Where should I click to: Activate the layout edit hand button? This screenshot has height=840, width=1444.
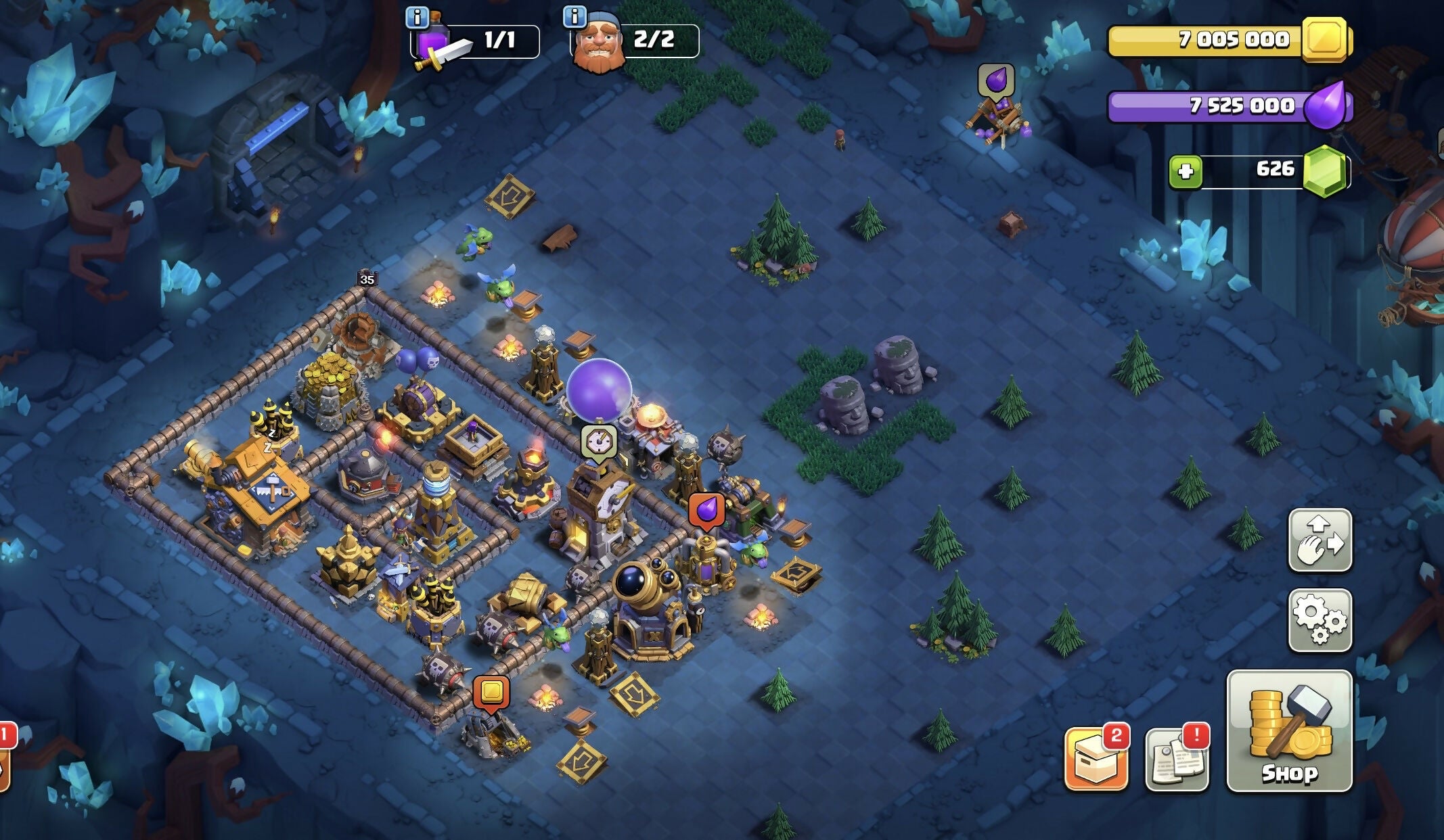pyautogui.click(x=1319, y=540)
